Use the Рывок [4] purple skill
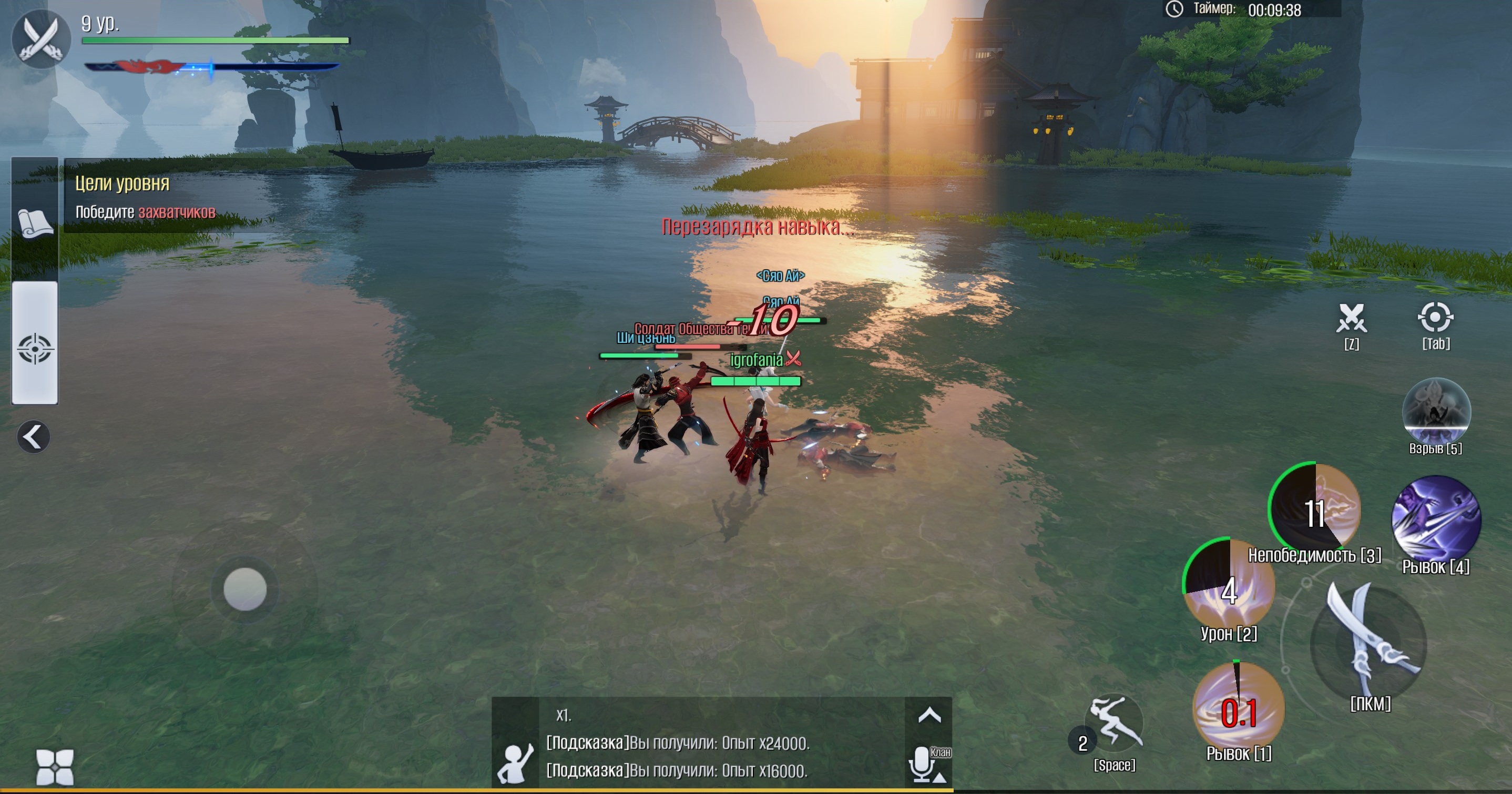1512x794 pixels. click(x=1436, y=519)
